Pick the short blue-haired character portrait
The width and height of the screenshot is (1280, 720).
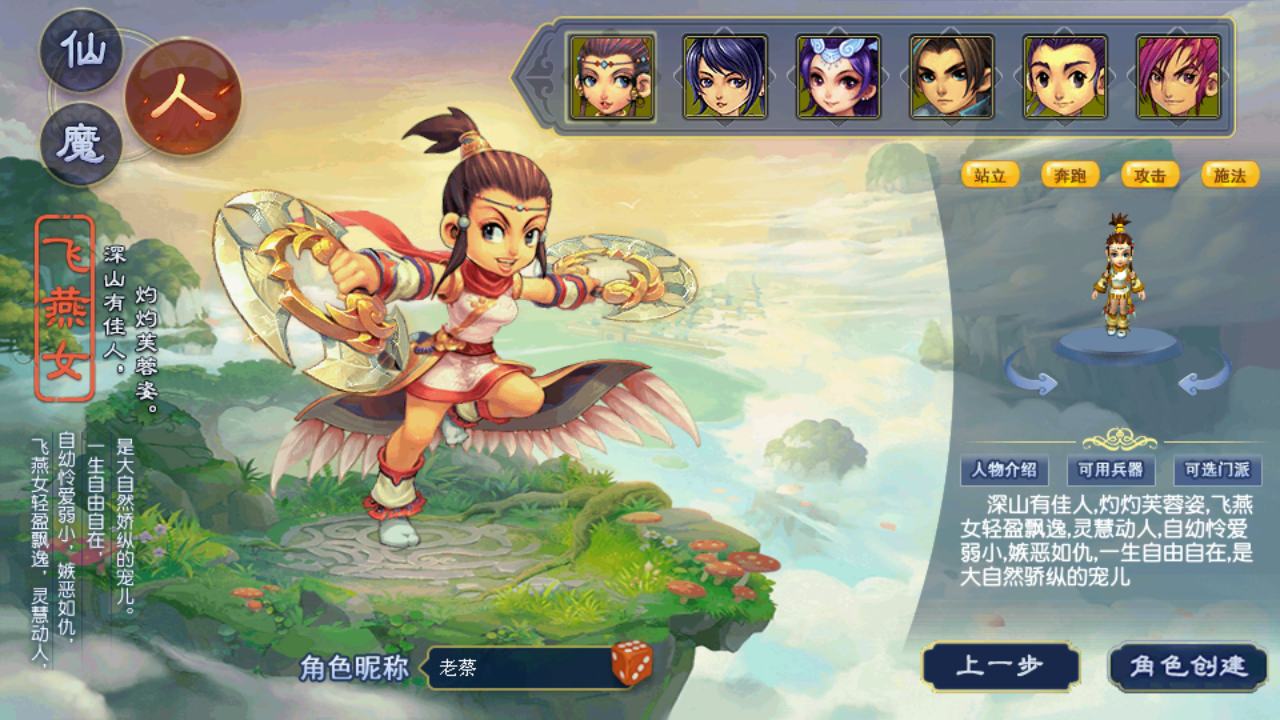725,77
